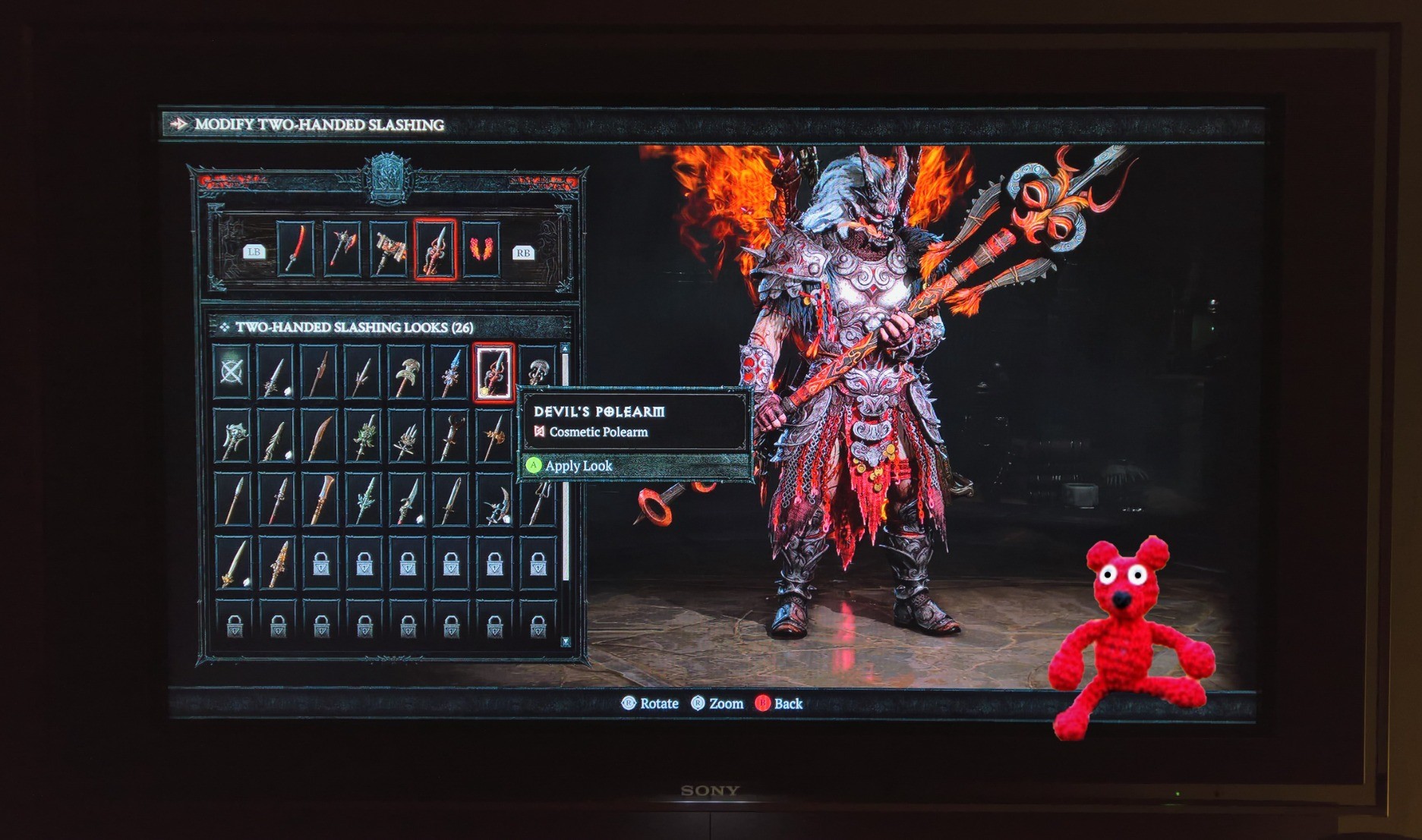Screen dimensions: 1422x840
Task: Choose the green crystal-bladed polearm look
Action: click(364, 500)
